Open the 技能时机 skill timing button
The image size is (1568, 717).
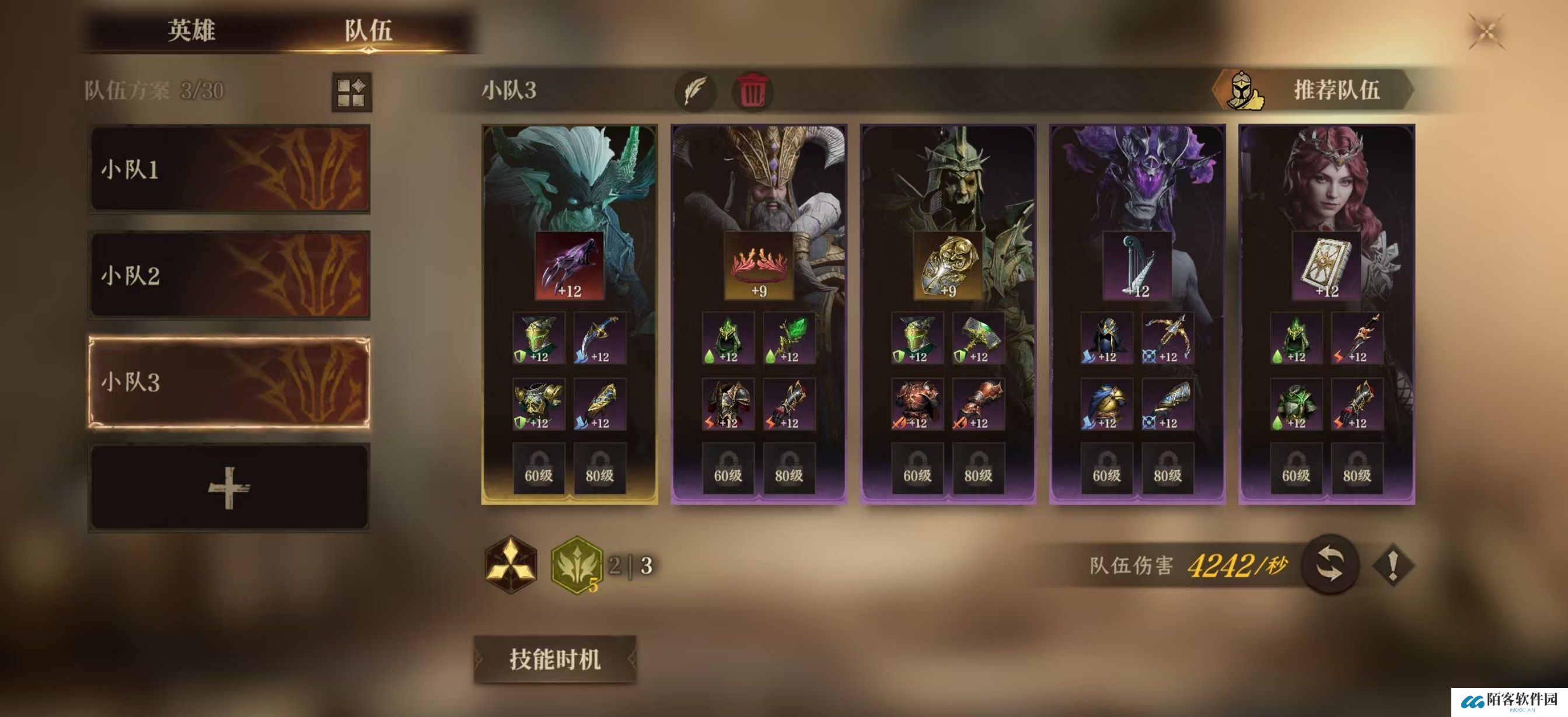[x=554, y=659]
